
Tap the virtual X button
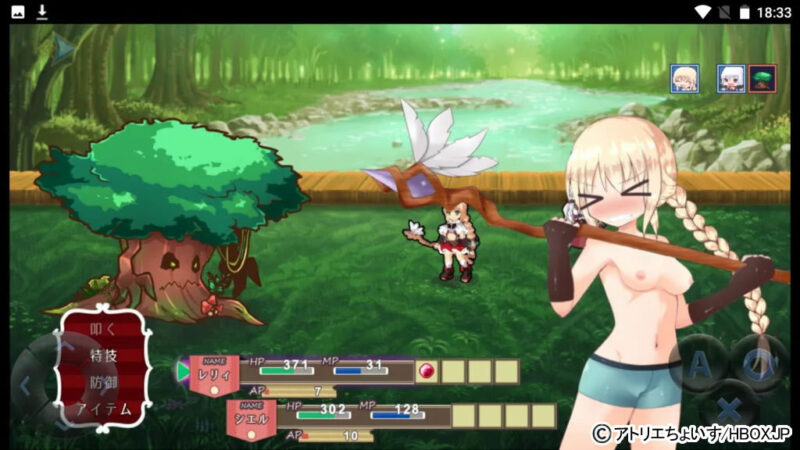coord(731,410)
